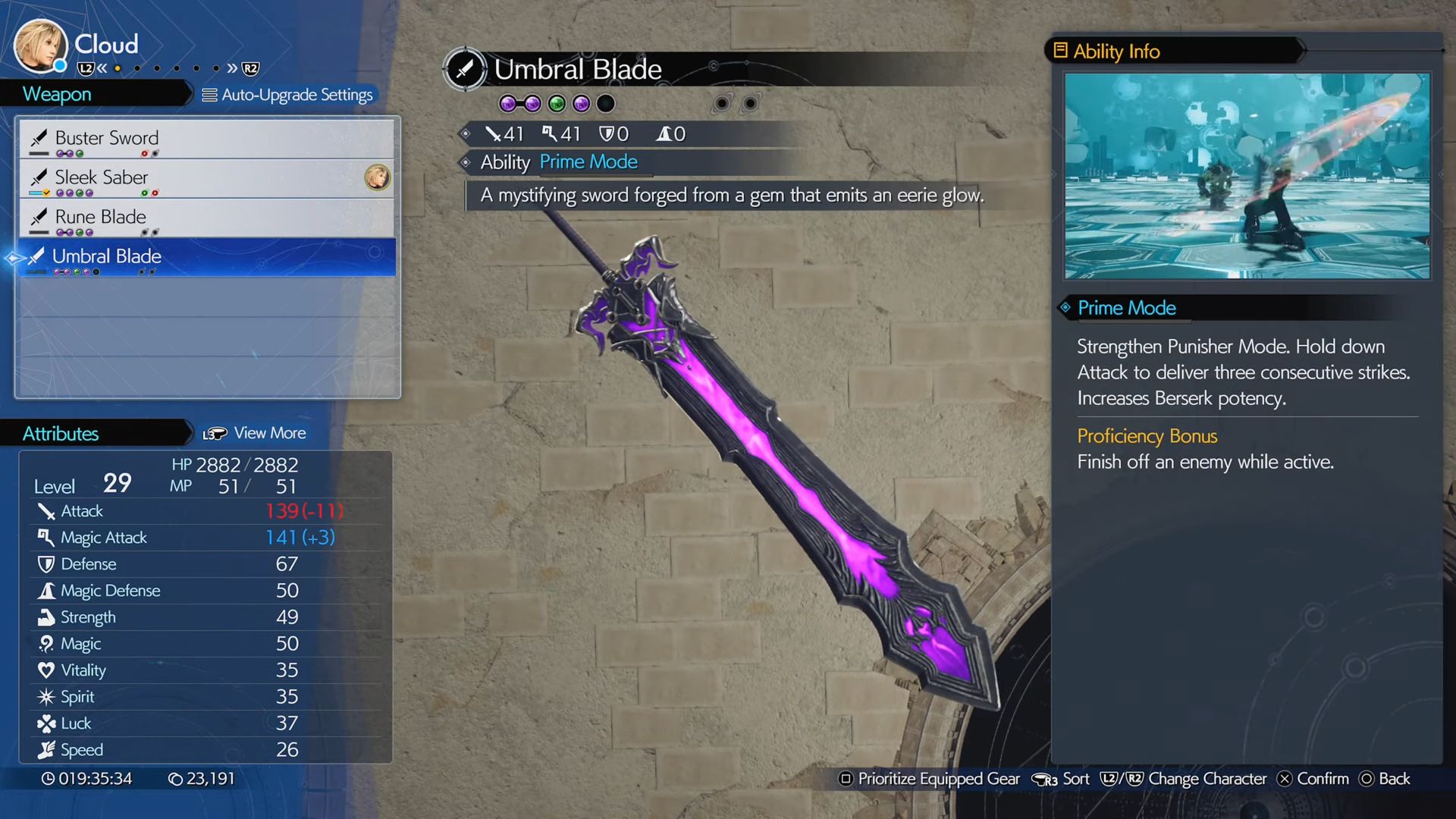Screen dimensions: 1456x819
Task: Click the Ability Info panel icon
Action: click(1060, 50)
